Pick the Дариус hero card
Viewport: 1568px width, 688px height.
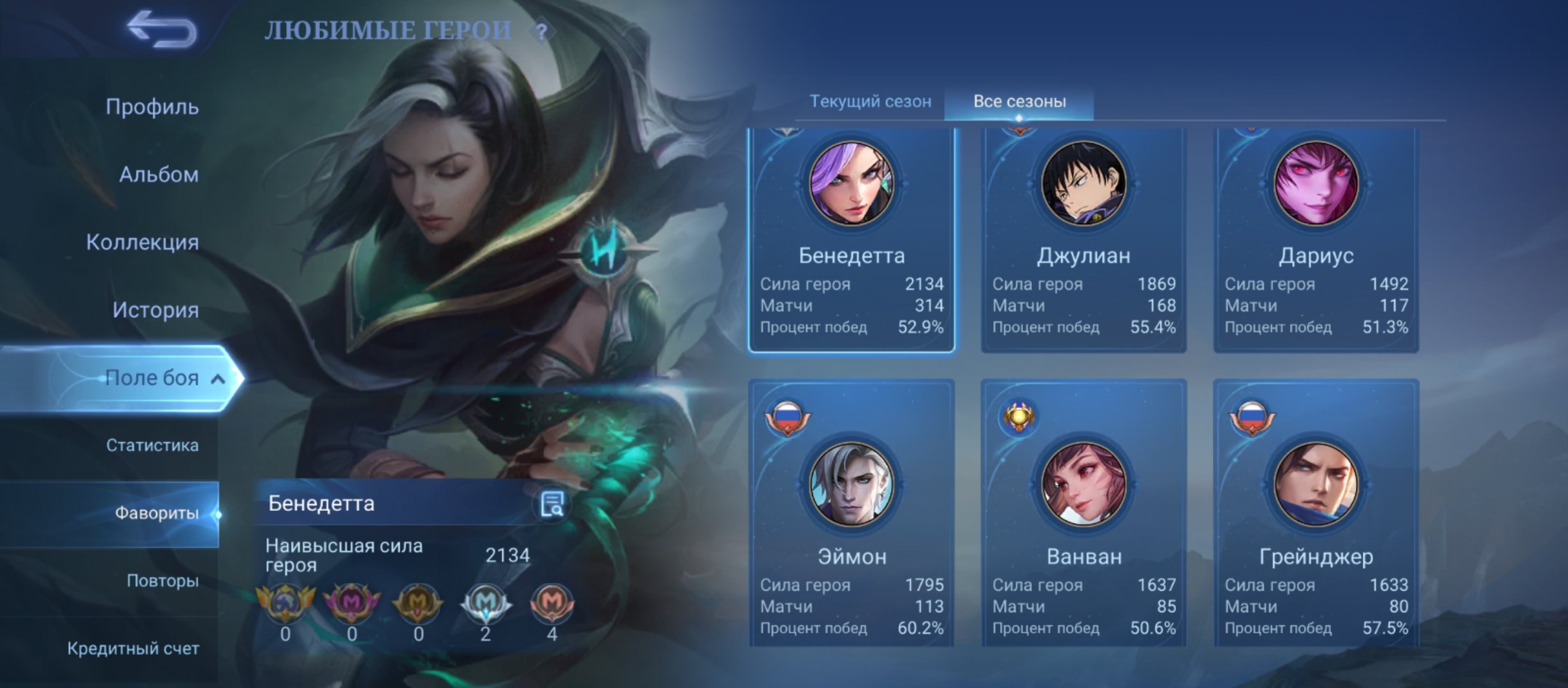[1316, 239]
